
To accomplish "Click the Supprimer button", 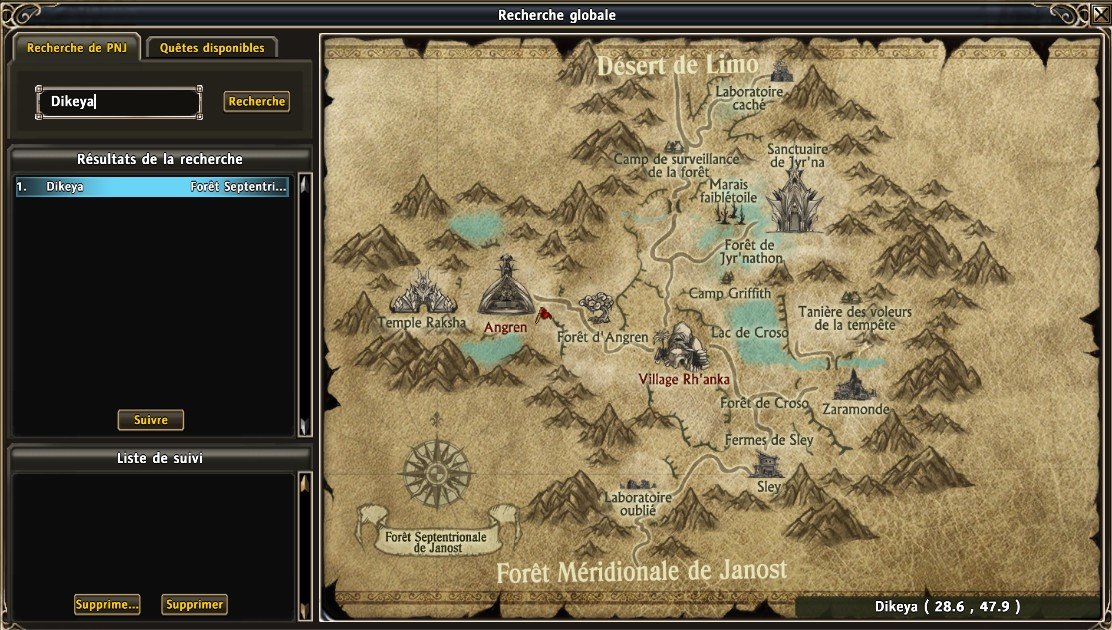I will (x=194, y=604).
